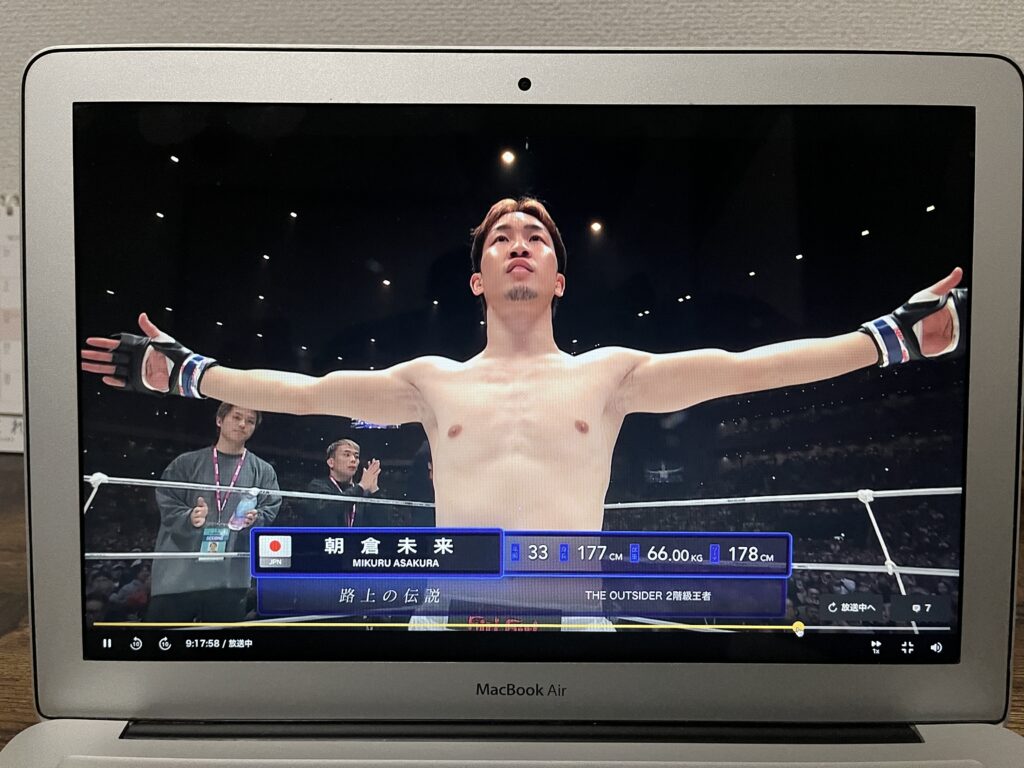Viewport: 1024px width, 768px height.
Task: Pause the video playback
Action: [107, 644]
